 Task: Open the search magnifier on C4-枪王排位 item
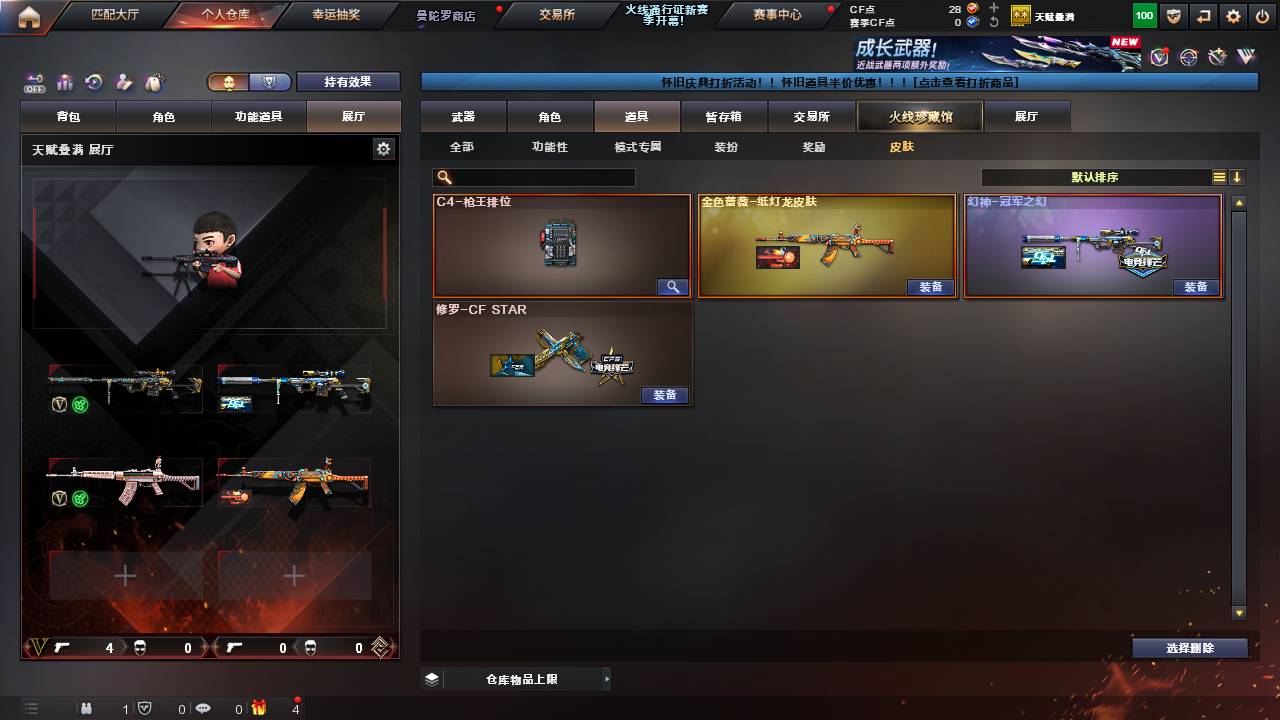(x=672, y=287)
